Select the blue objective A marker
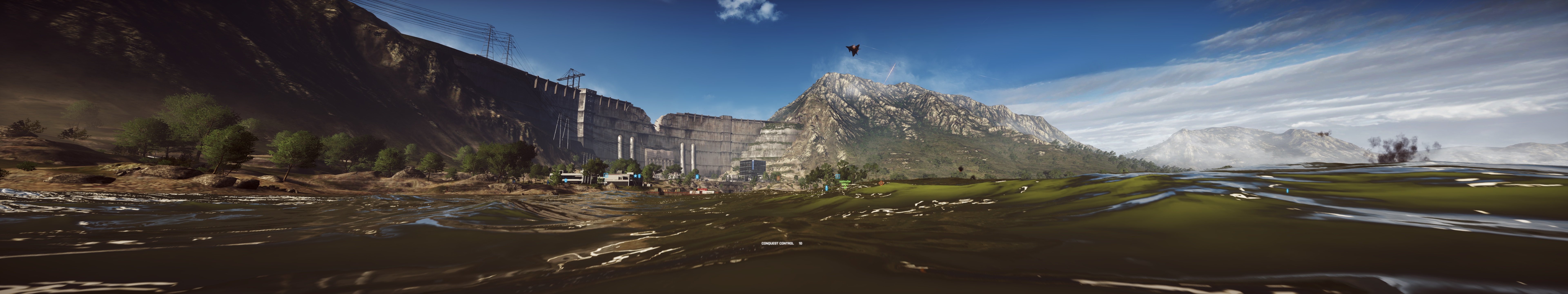 click(x=606, y=175)
